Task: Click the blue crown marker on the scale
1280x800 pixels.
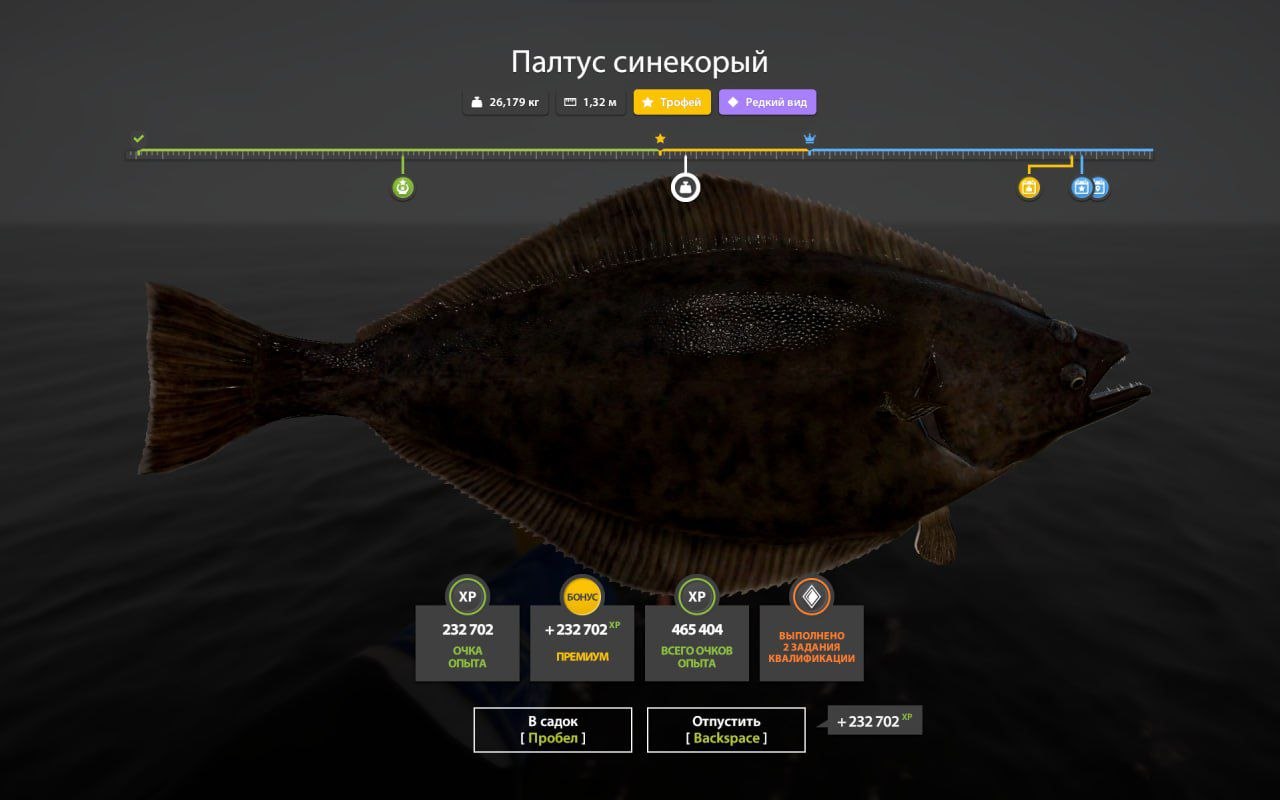Action: pos(809,137)
